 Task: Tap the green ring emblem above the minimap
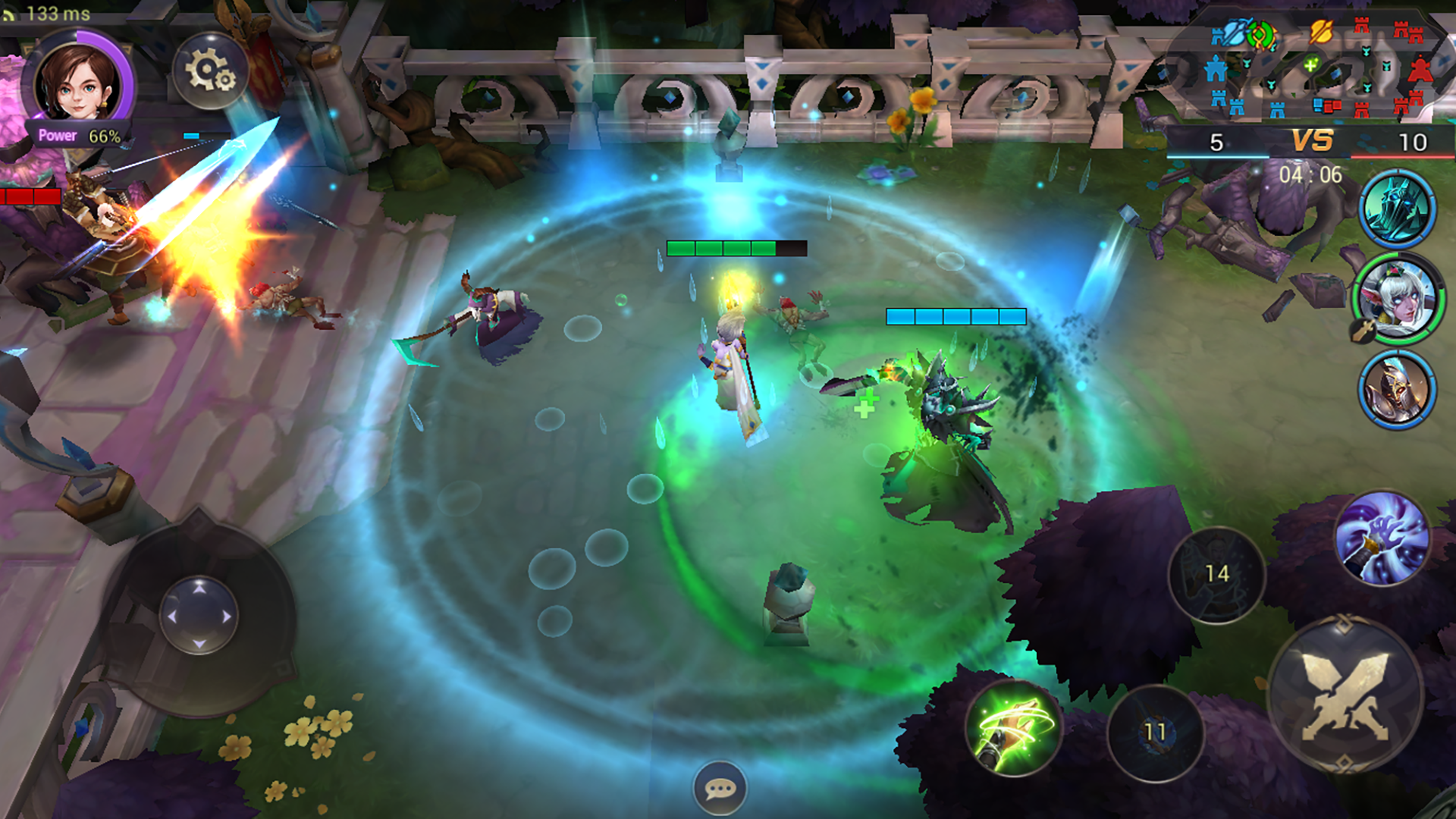coord(1261,36)
